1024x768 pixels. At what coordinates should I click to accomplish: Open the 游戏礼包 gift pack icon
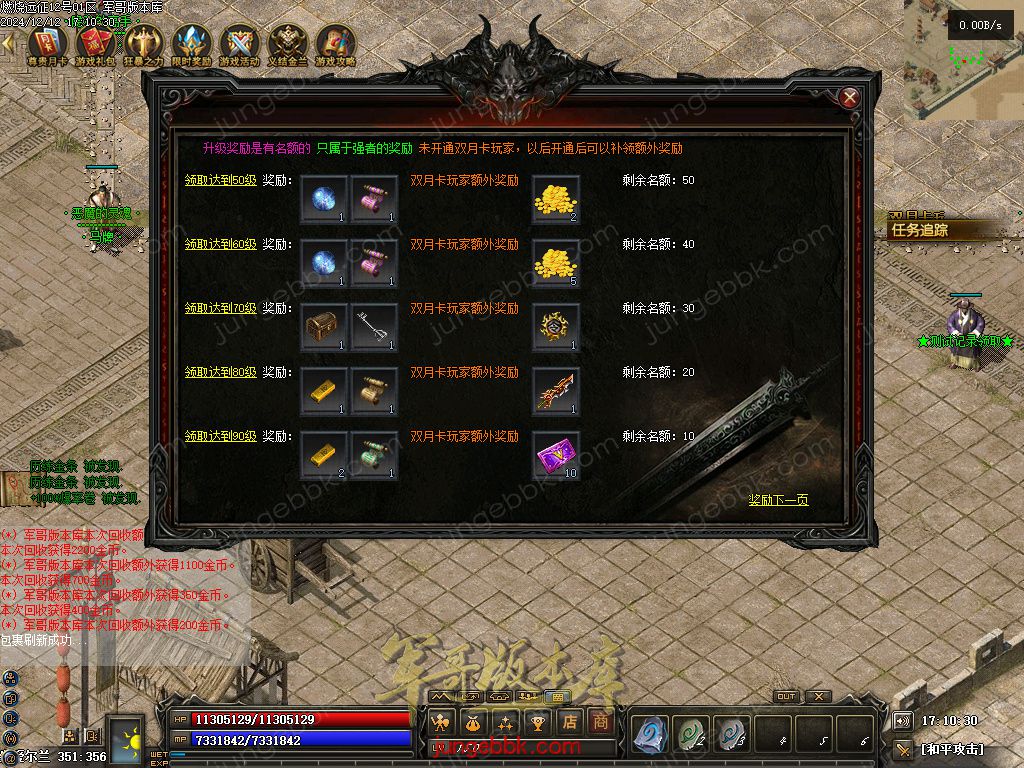(95, 45)
